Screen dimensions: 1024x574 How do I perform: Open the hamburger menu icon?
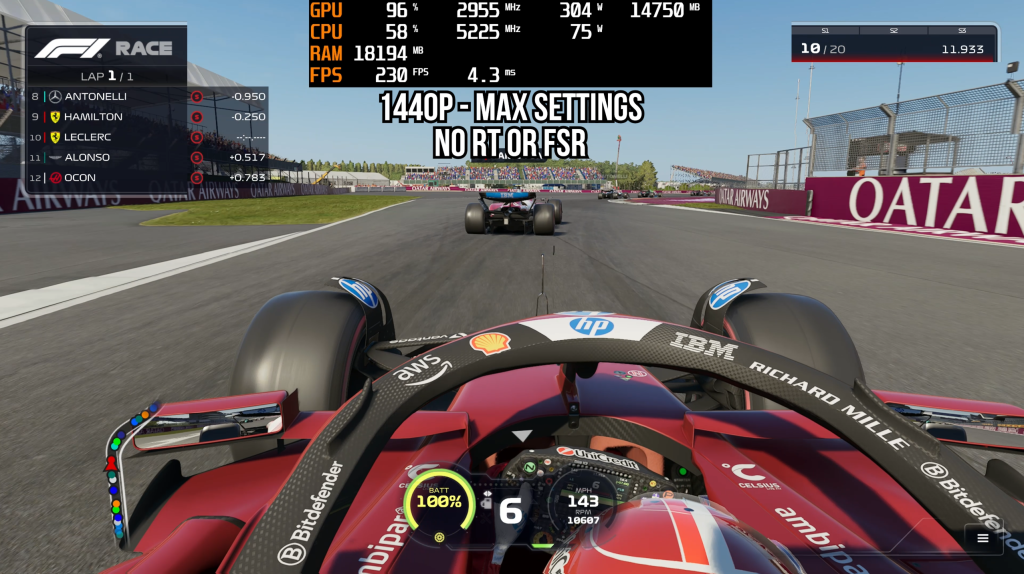982,538
